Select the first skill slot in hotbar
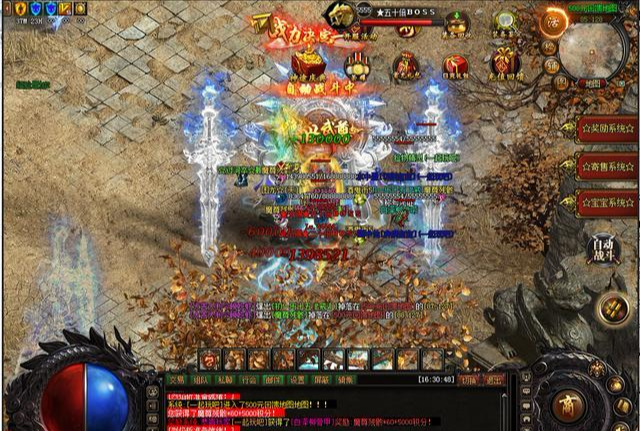Screen dimensions: 640x431 210,359
